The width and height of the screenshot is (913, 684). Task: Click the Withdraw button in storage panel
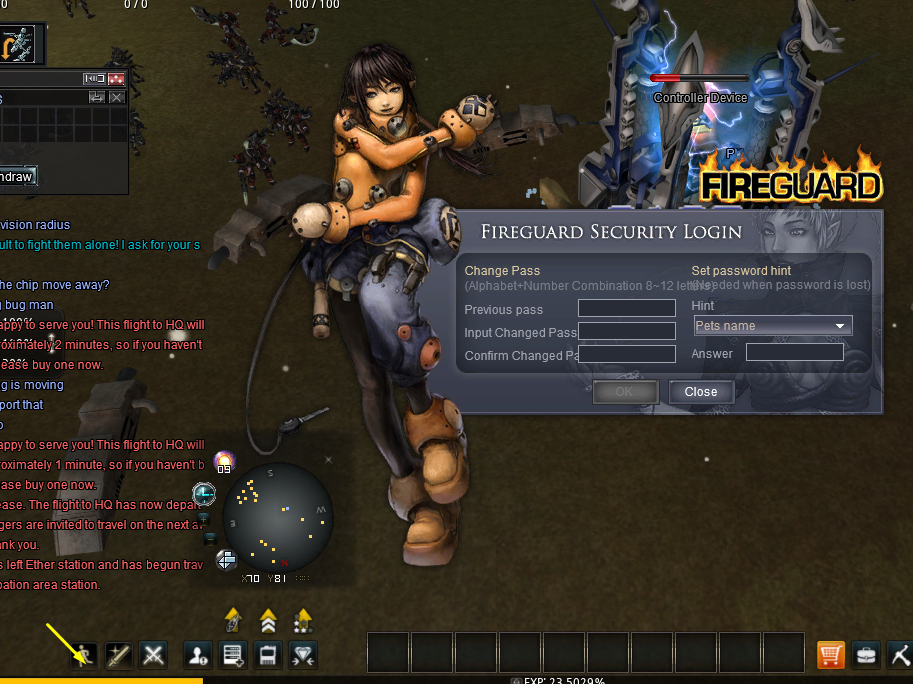17,177
